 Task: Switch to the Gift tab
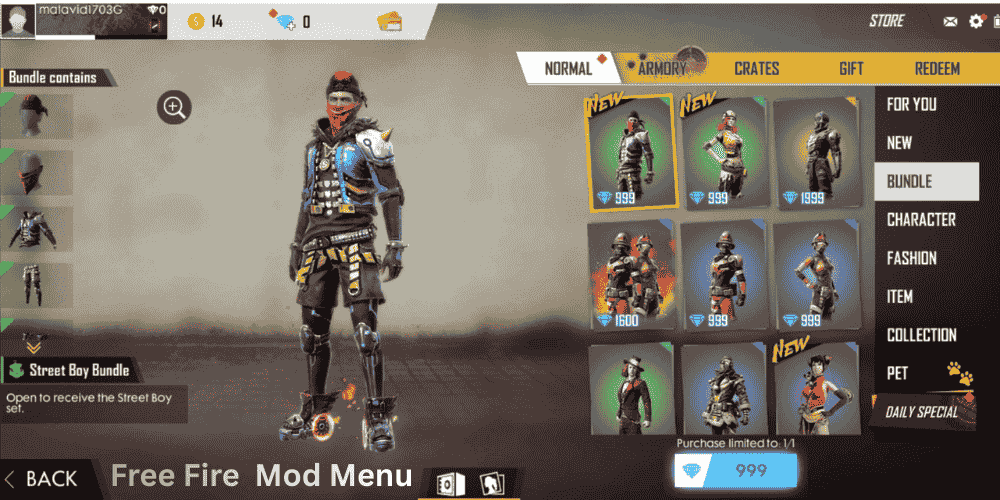851,68
